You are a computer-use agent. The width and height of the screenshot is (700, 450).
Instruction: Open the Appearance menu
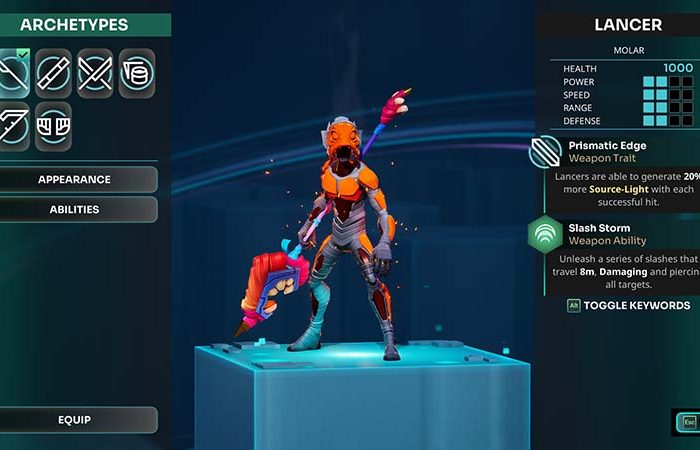pos(74,180)
